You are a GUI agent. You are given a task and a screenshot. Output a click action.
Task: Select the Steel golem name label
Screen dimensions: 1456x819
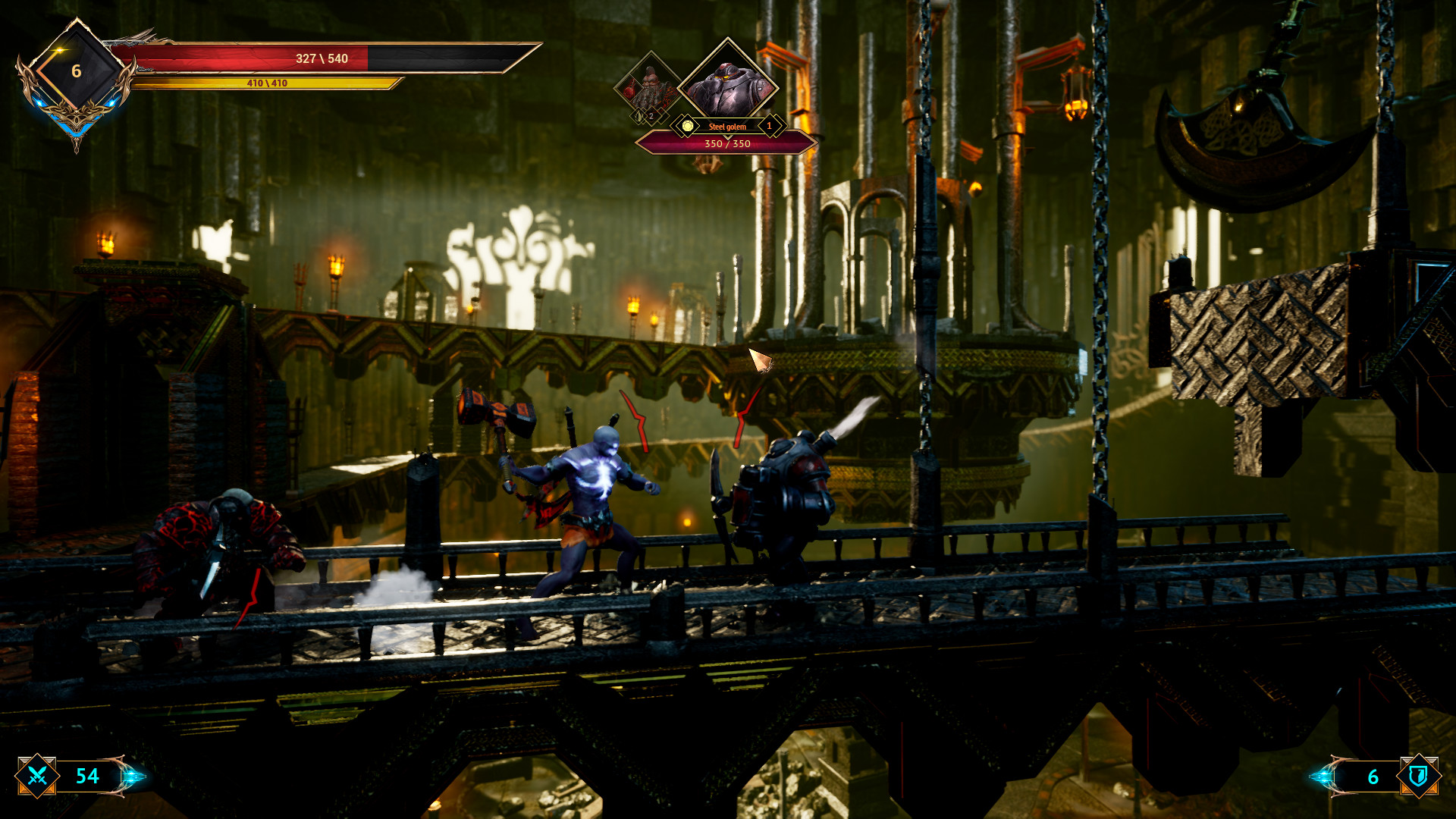coord(726,126)
